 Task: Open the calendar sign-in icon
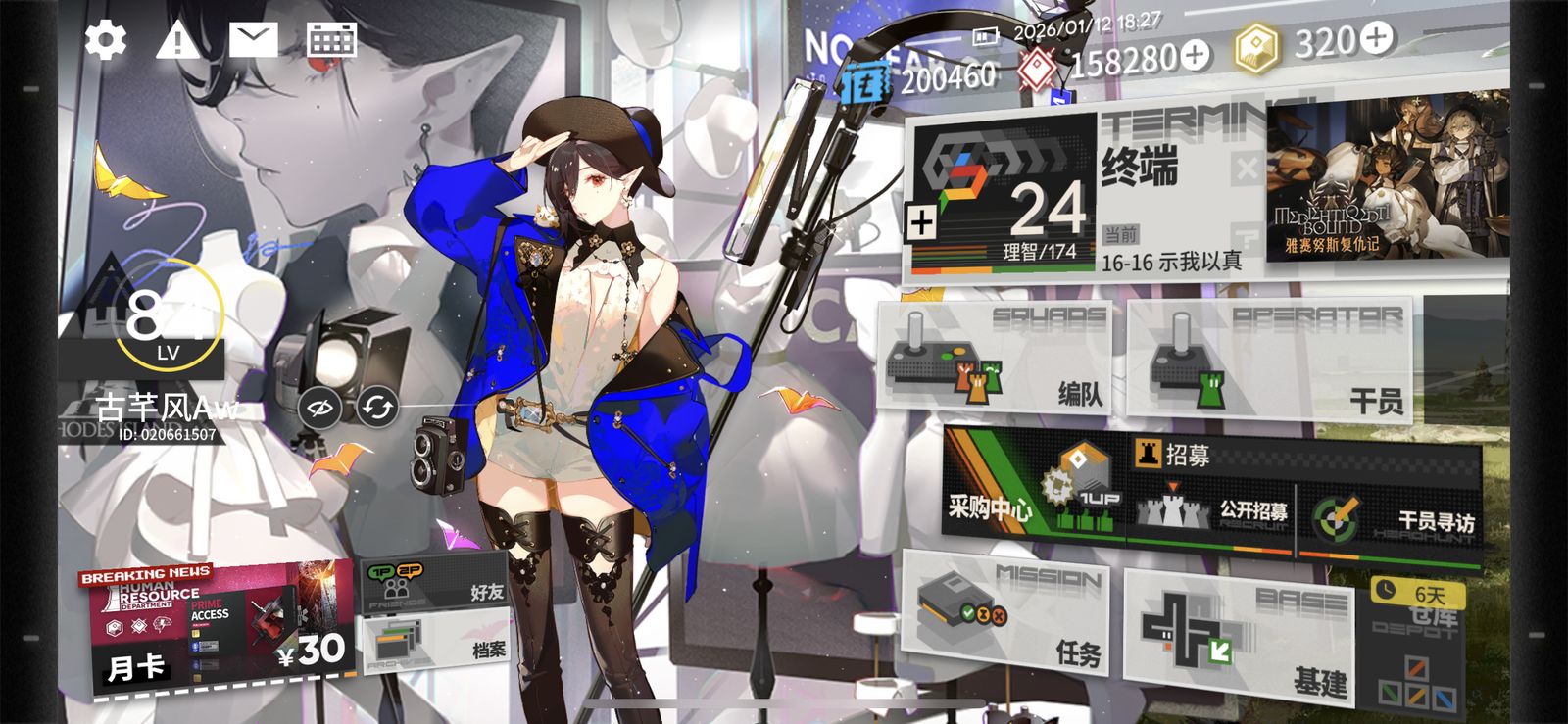331,40
